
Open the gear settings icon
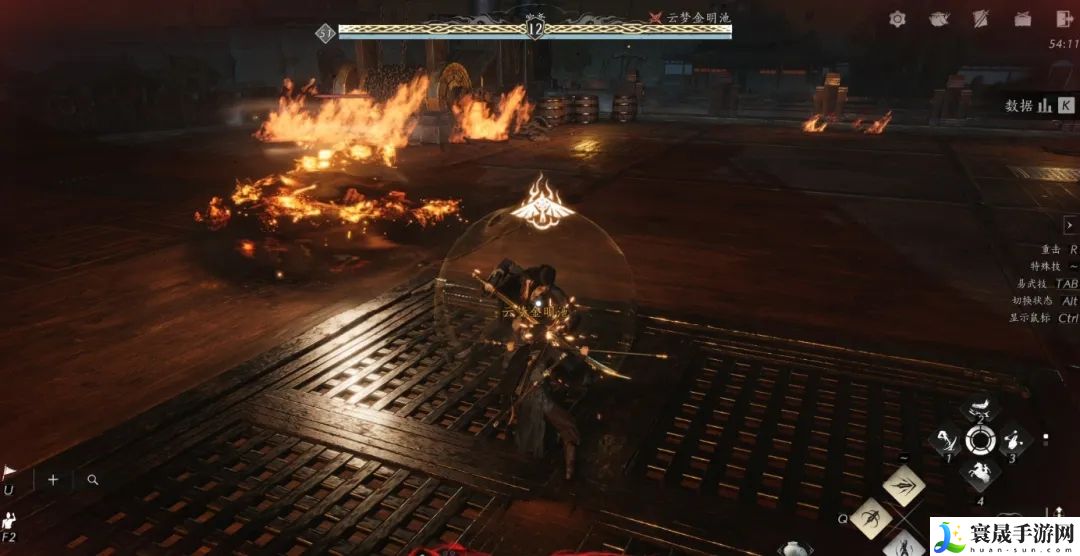[x=897, y=19]
